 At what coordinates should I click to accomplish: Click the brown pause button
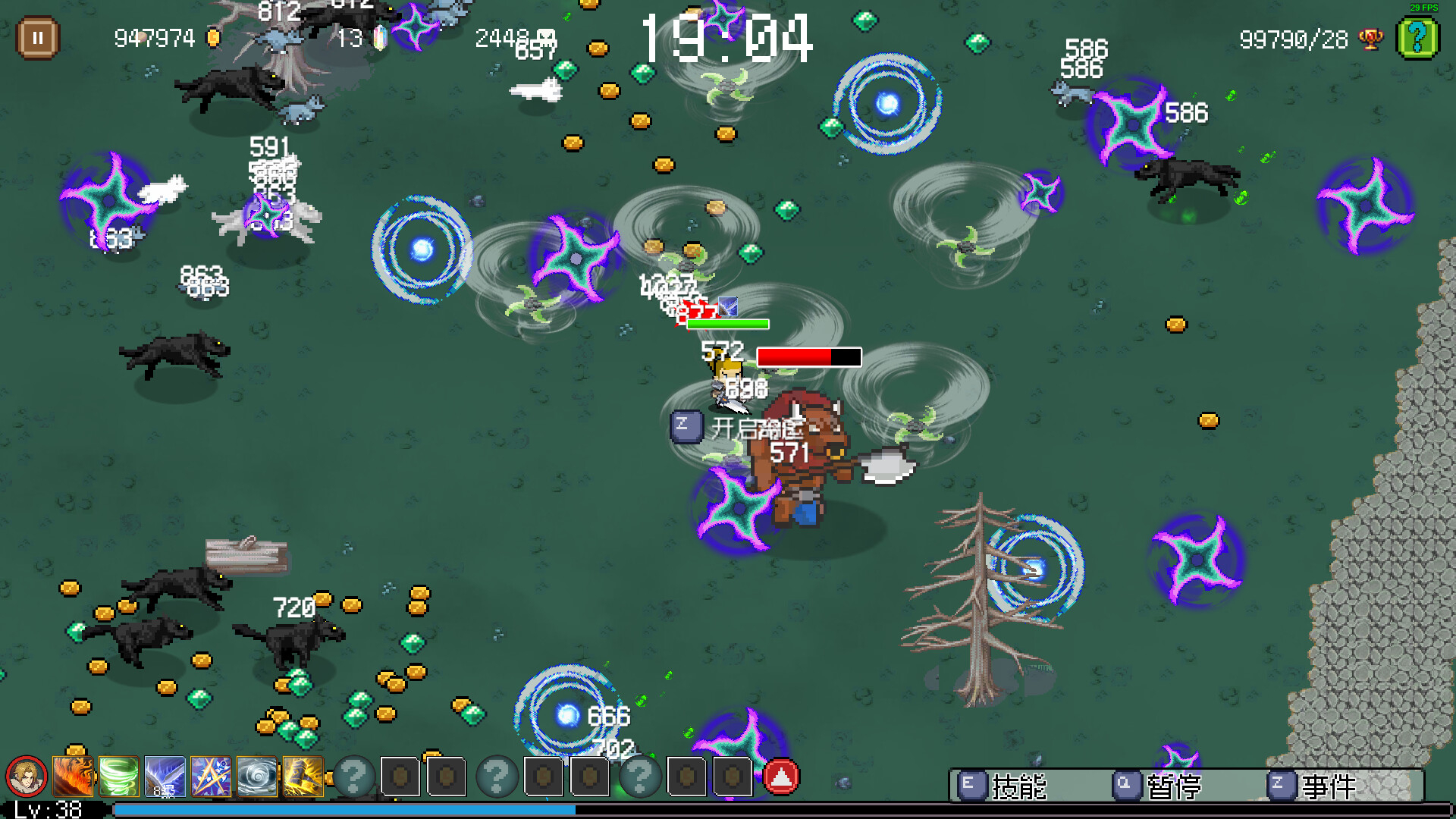tap(37, 37)
